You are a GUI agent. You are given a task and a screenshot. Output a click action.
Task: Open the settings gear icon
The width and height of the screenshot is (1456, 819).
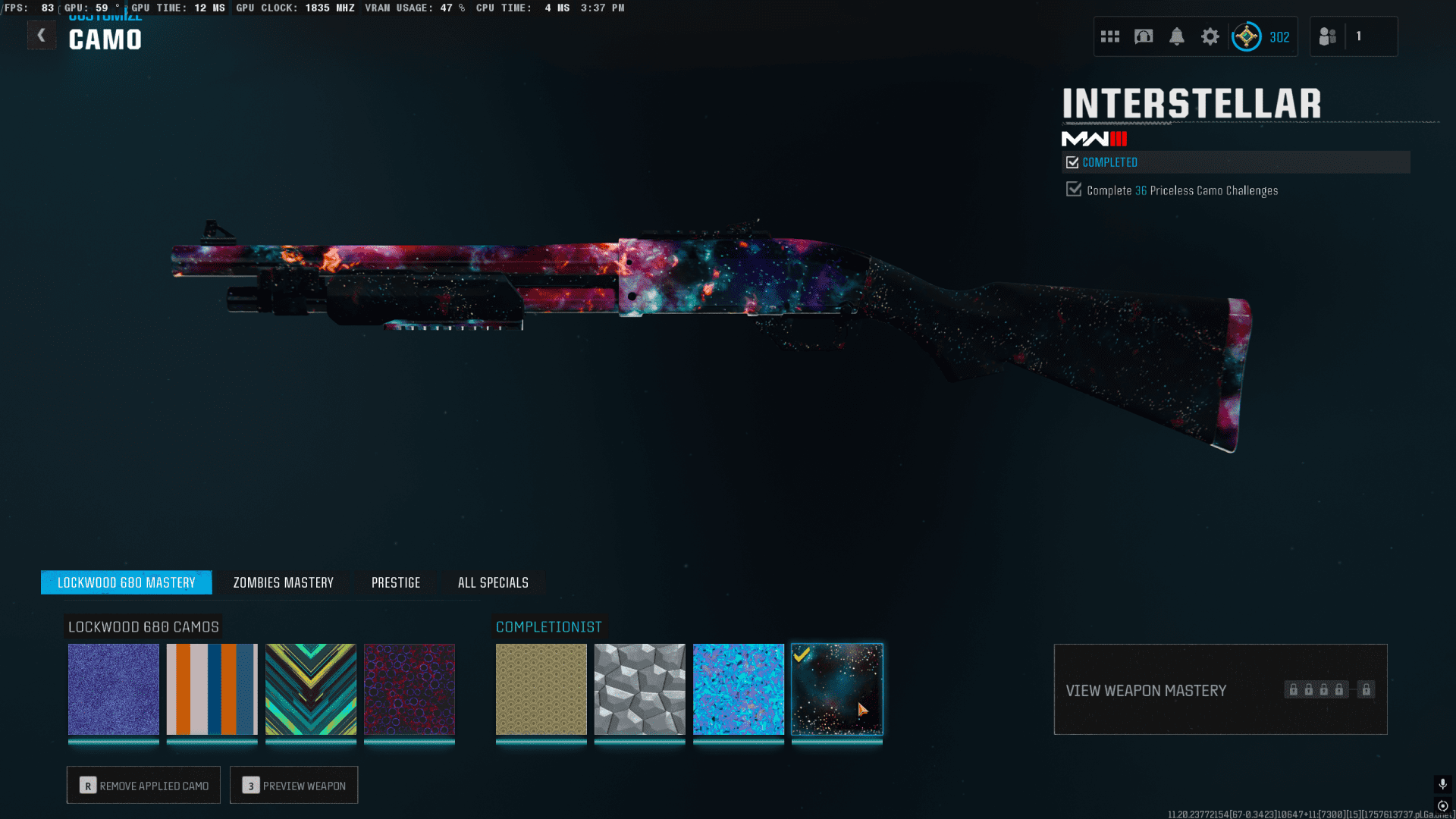(x=1210, y=36)
